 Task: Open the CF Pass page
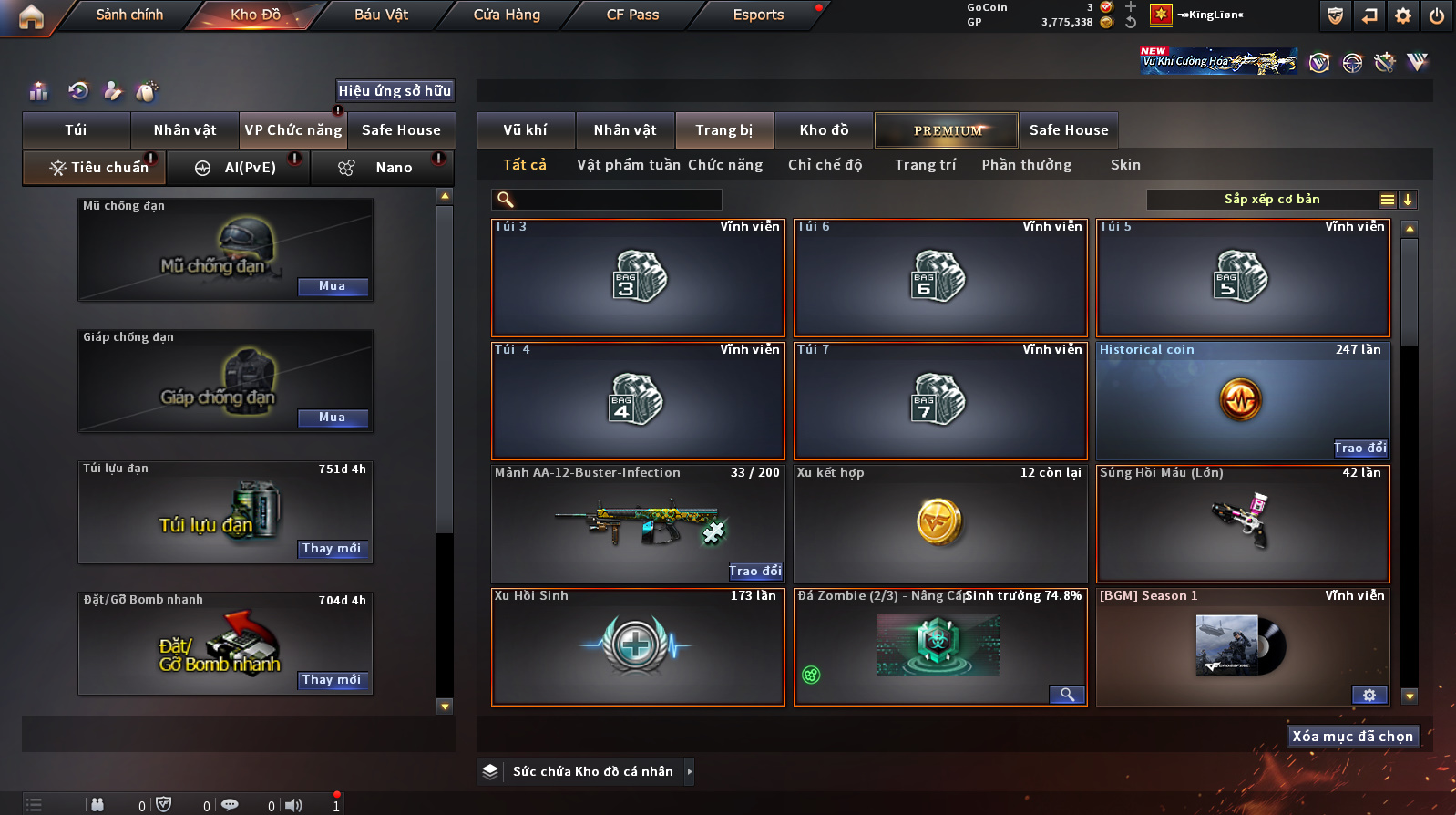coord(632,15)
